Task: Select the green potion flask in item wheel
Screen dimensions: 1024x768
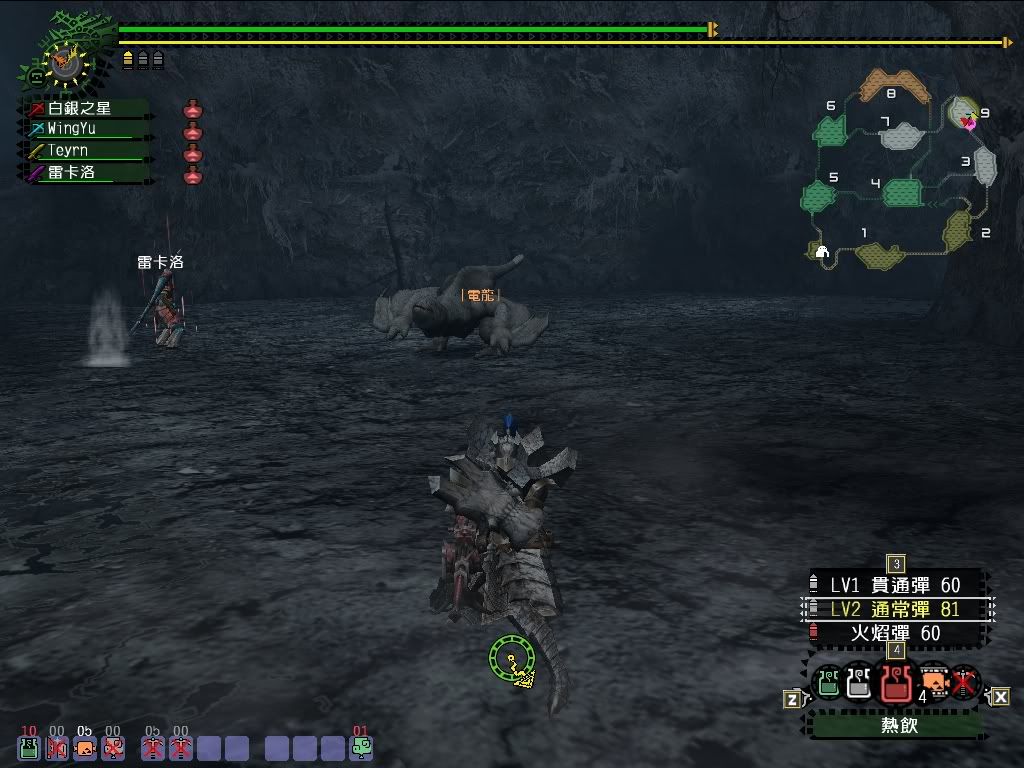Action: pyautogui.click(x=828, y=683)
